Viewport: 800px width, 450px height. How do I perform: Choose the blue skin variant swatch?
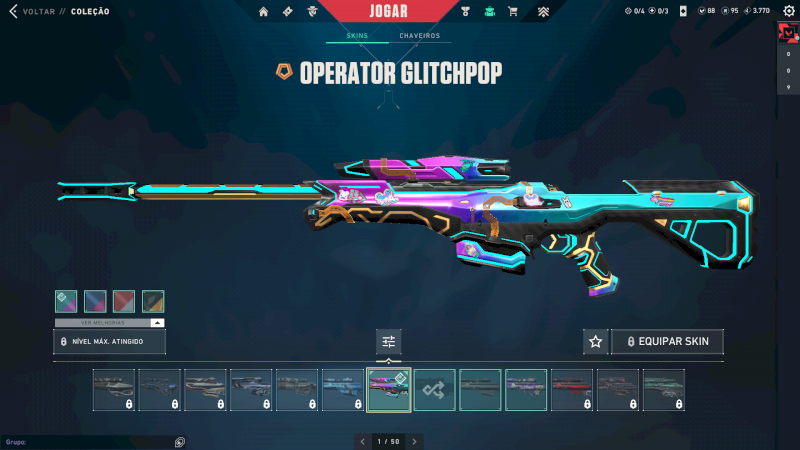(95, 301)
